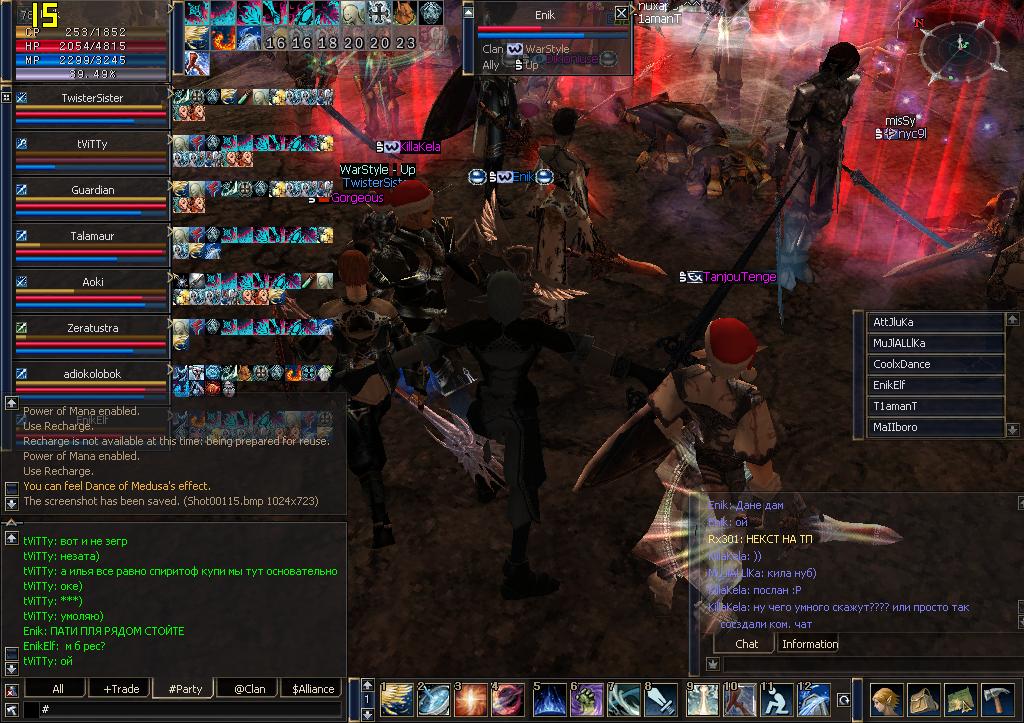The height and width of the screenshot is (723, 1024).
Task: Pick AttJluKa in the player list
Action: click(936, 322)
